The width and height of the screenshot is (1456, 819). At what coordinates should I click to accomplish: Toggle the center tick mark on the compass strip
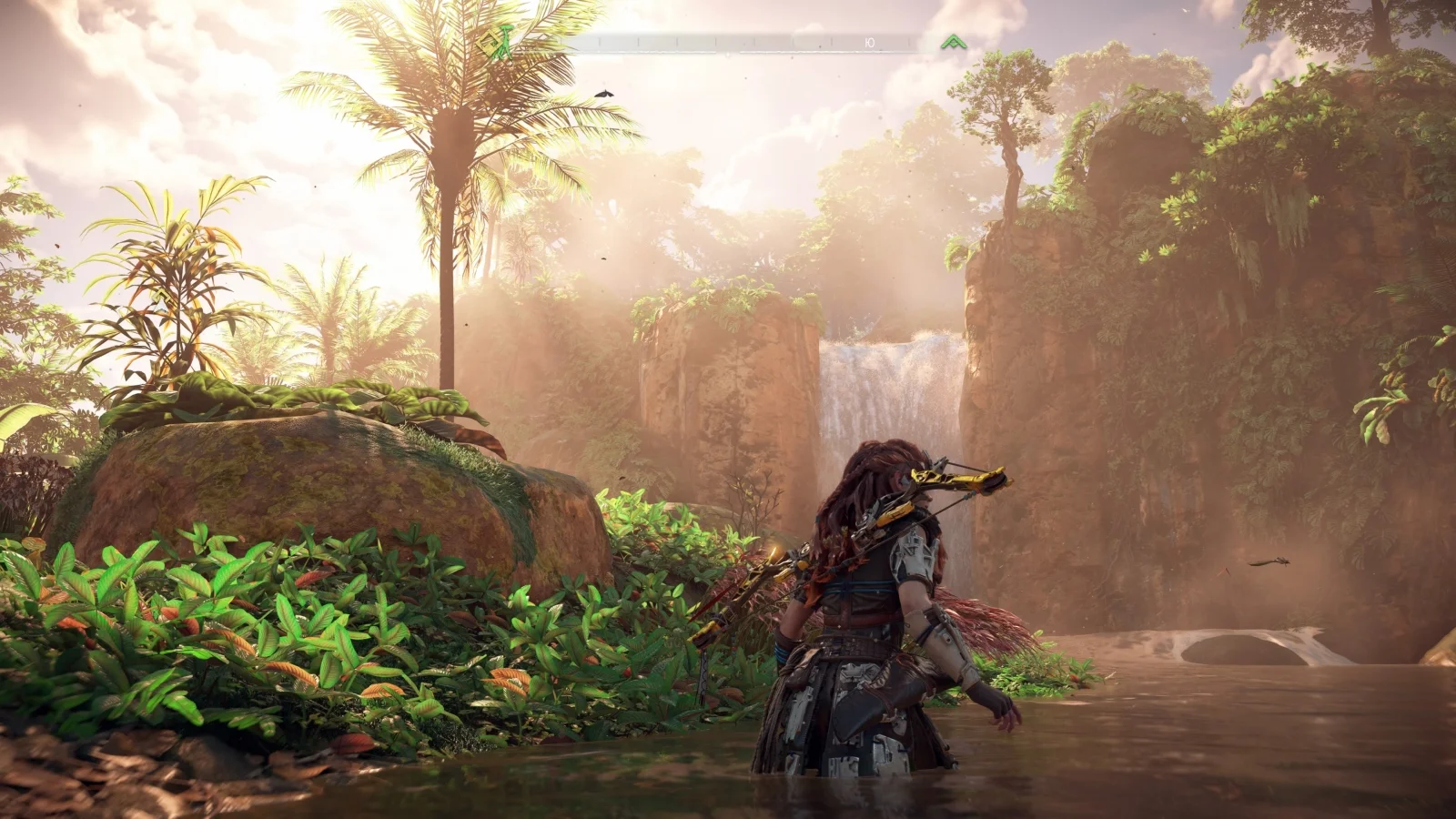pyautogui.click(x=728, y=42)
